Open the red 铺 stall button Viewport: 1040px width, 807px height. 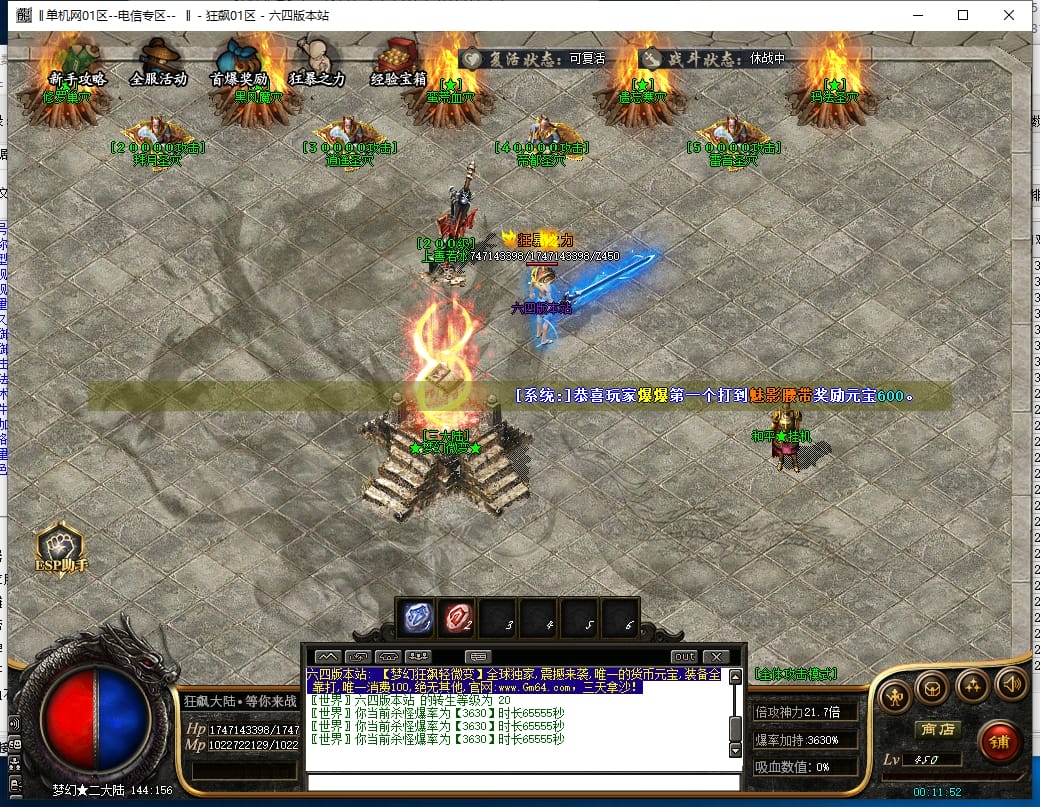pos(997,741)
